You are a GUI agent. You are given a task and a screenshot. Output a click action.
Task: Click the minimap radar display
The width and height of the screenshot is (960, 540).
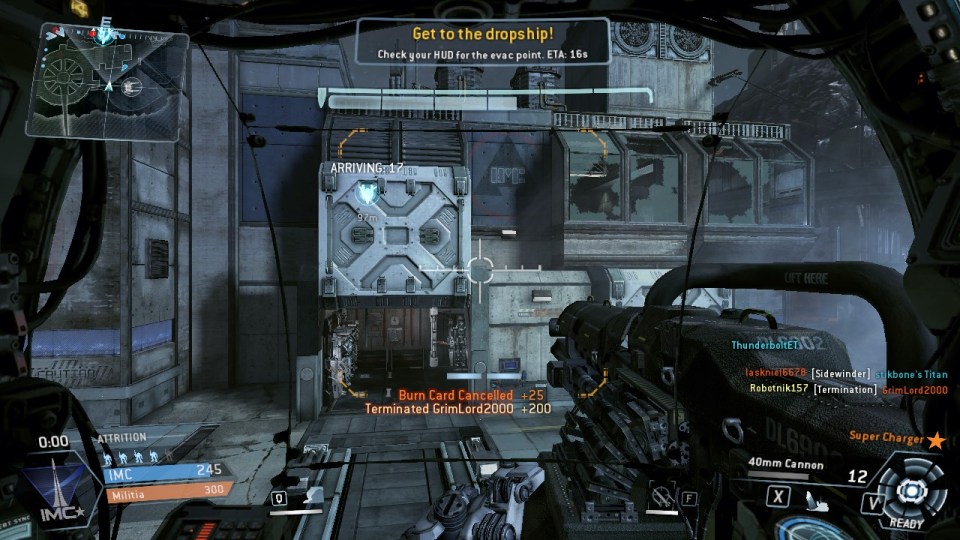(113, 68)
